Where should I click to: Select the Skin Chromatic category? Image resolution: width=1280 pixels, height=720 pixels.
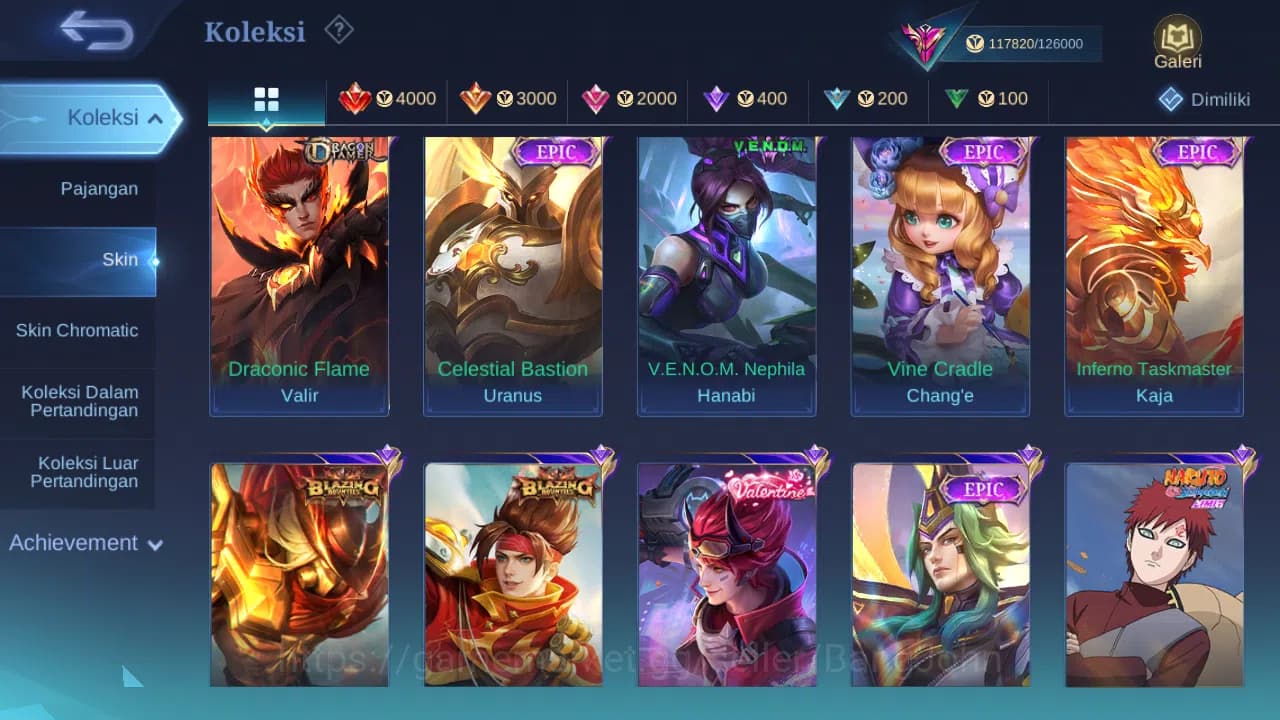pyautogui.click(x=79, y=330)
